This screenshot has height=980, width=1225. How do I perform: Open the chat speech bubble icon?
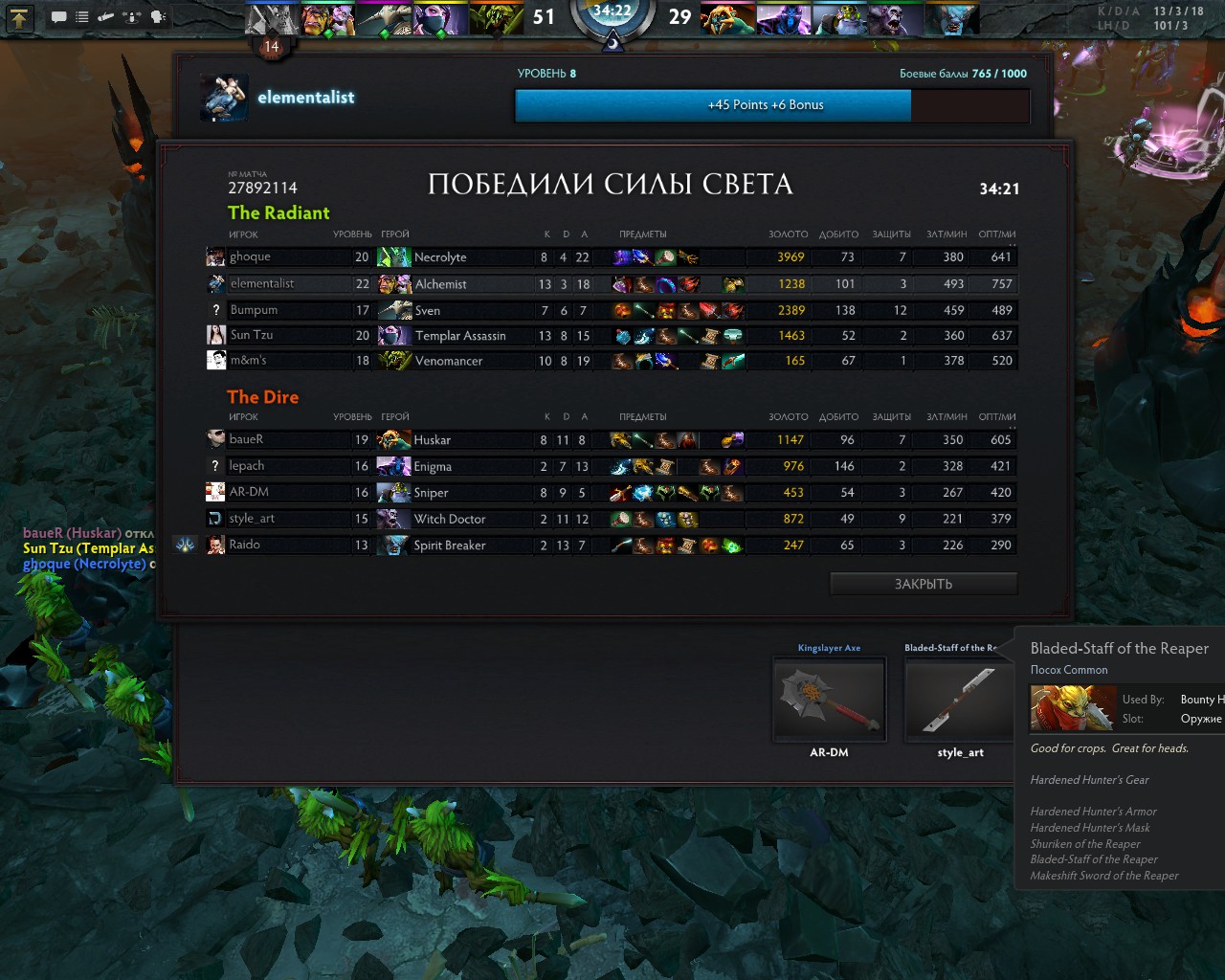[x=58, y=17]
